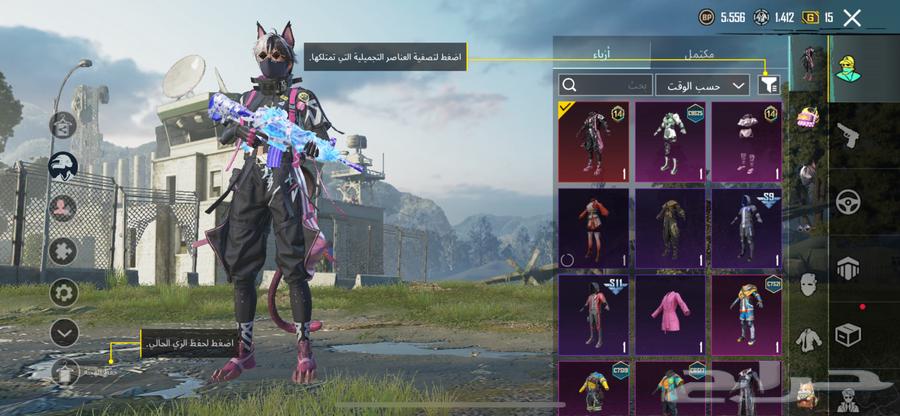Screen dimensions: 900x416
Task: Click the outfit search field
Action: point(603,86)
